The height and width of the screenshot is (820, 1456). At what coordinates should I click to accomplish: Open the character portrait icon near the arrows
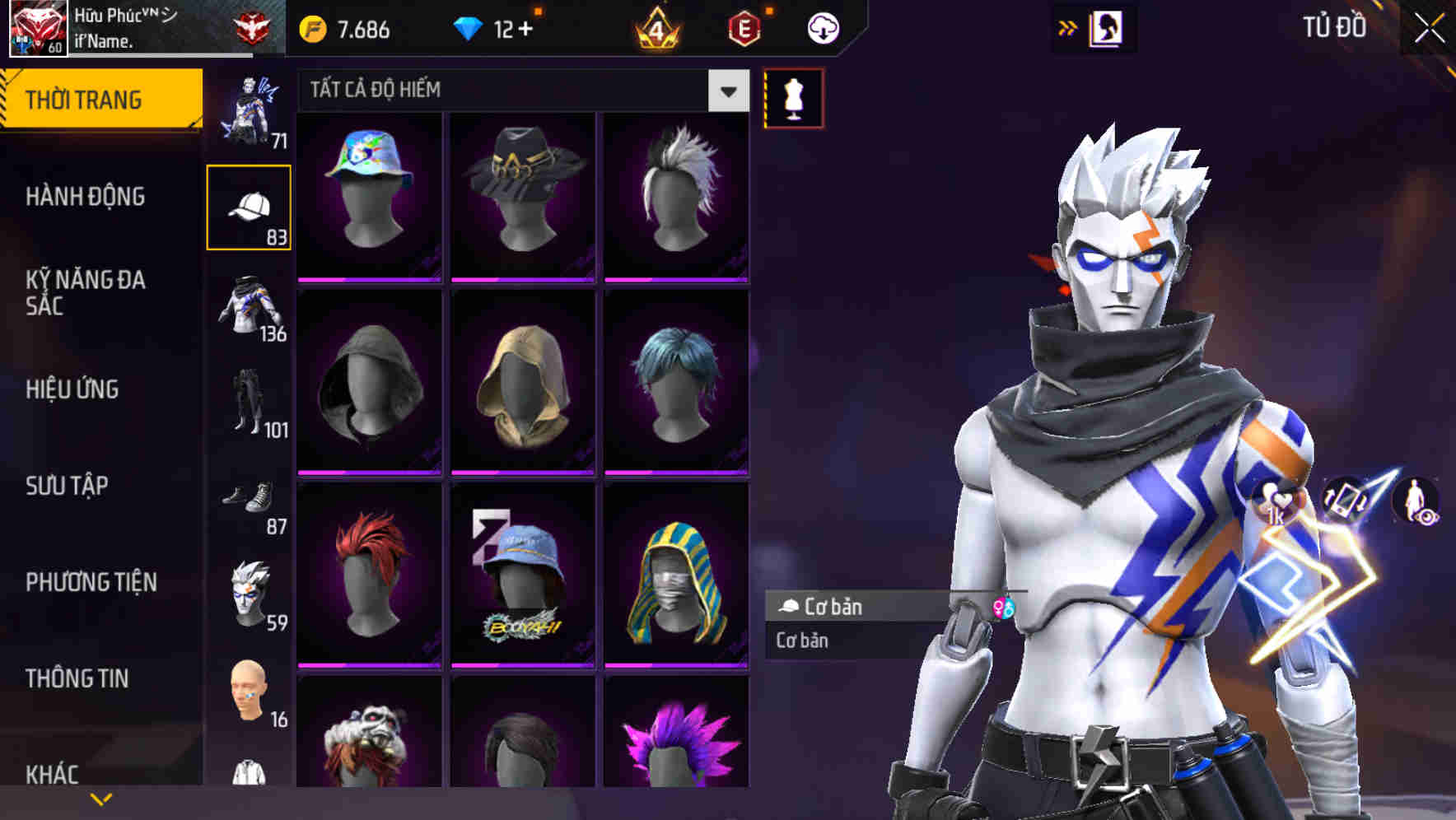click(1106, 27)
